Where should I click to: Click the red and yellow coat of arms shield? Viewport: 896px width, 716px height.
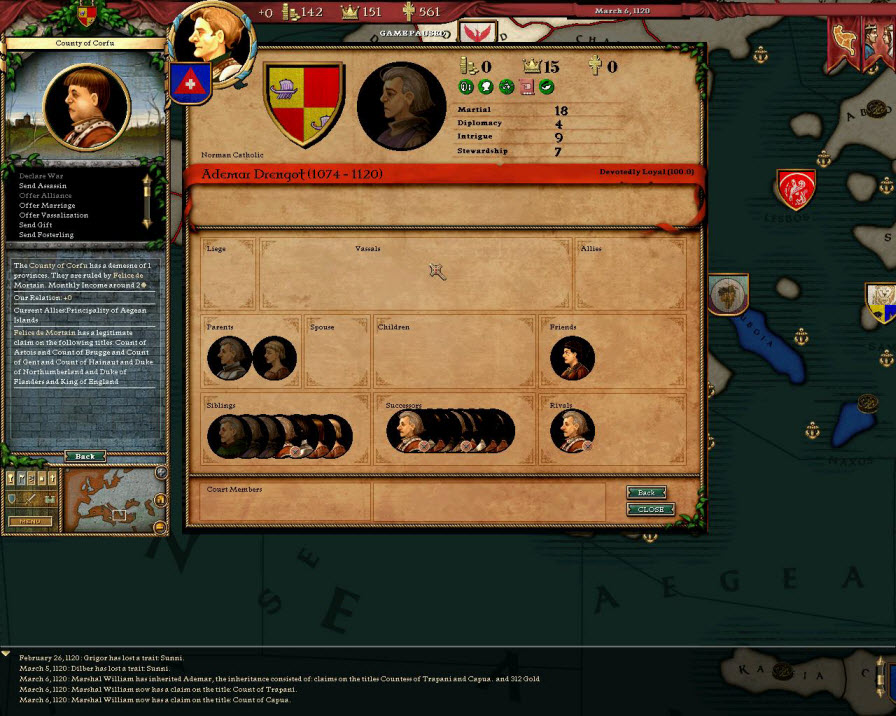[304, 104]
